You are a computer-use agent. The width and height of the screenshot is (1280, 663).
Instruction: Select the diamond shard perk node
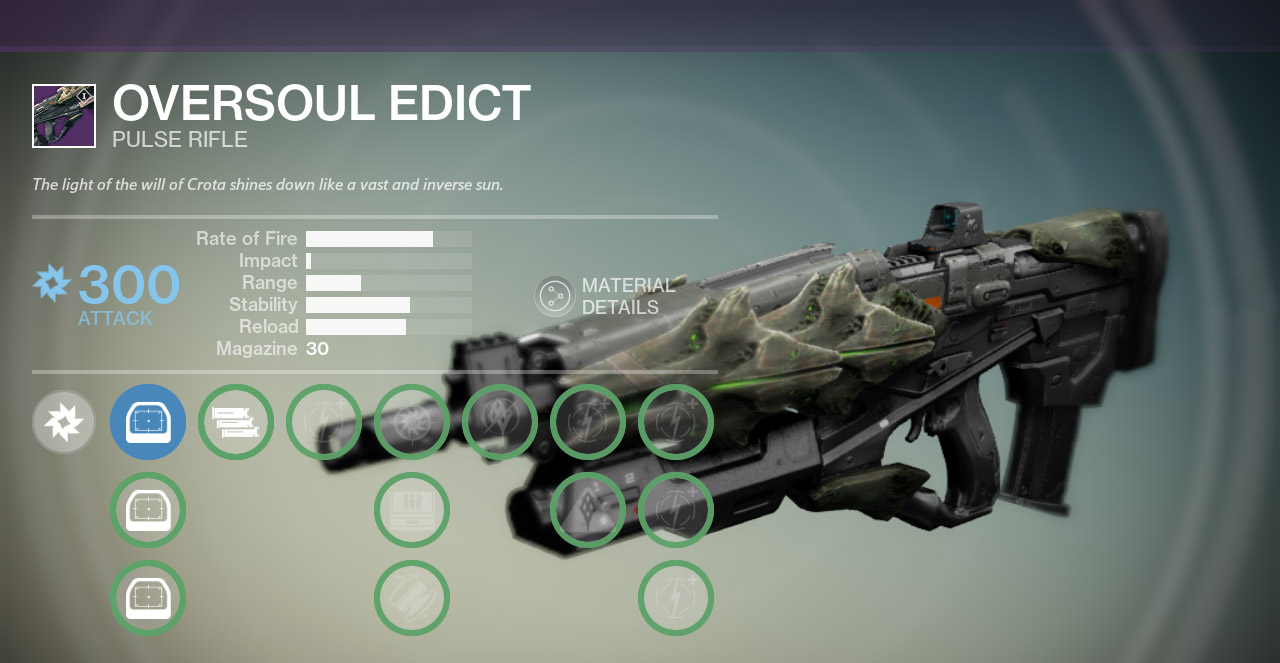588,510
